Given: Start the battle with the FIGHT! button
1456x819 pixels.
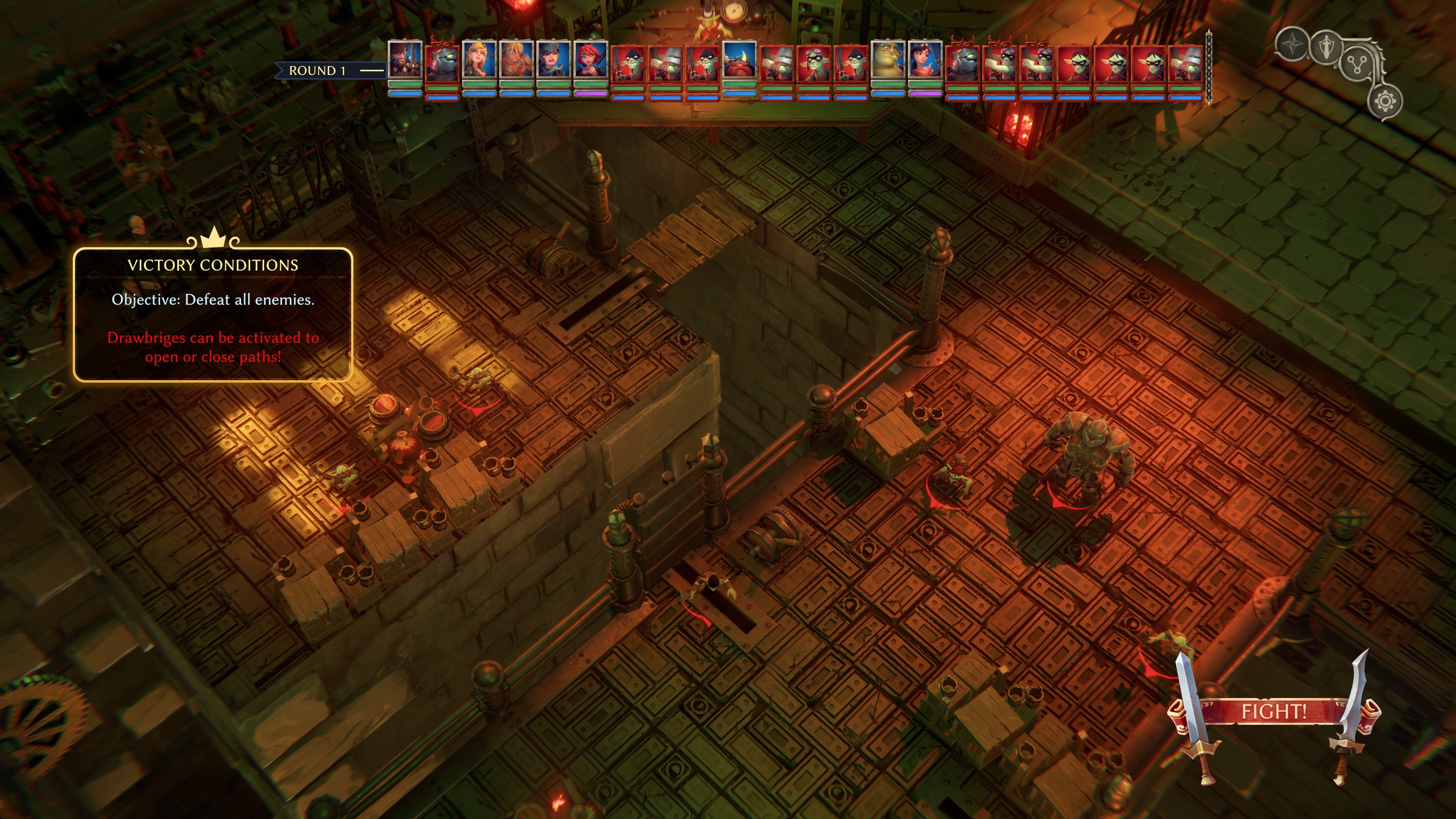Looking at the screenshot, I should (x=1274, y=711).
